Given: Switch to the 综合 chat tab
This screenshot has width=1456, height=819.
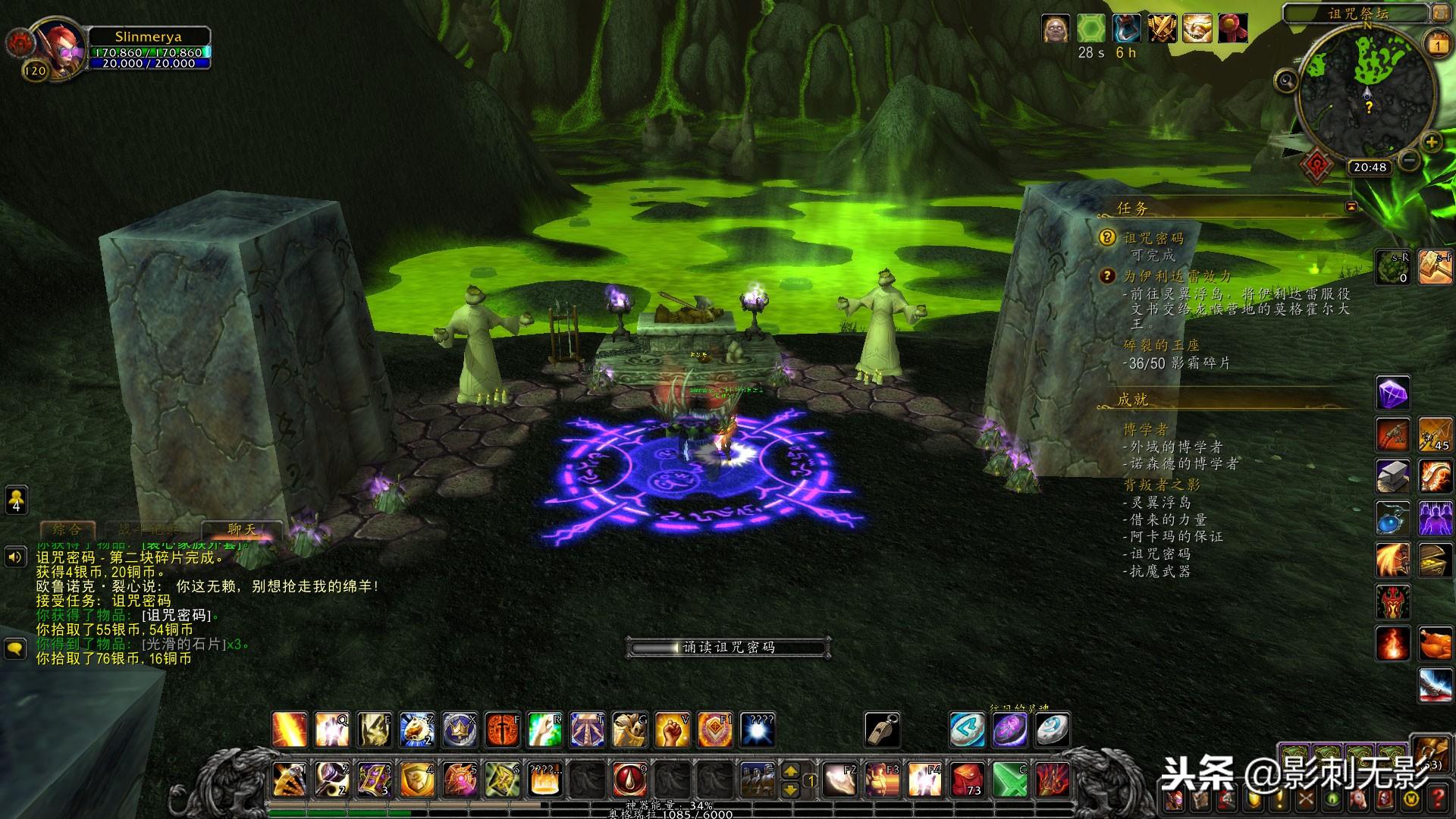Looking at the screenshot, I should (67, 529).
